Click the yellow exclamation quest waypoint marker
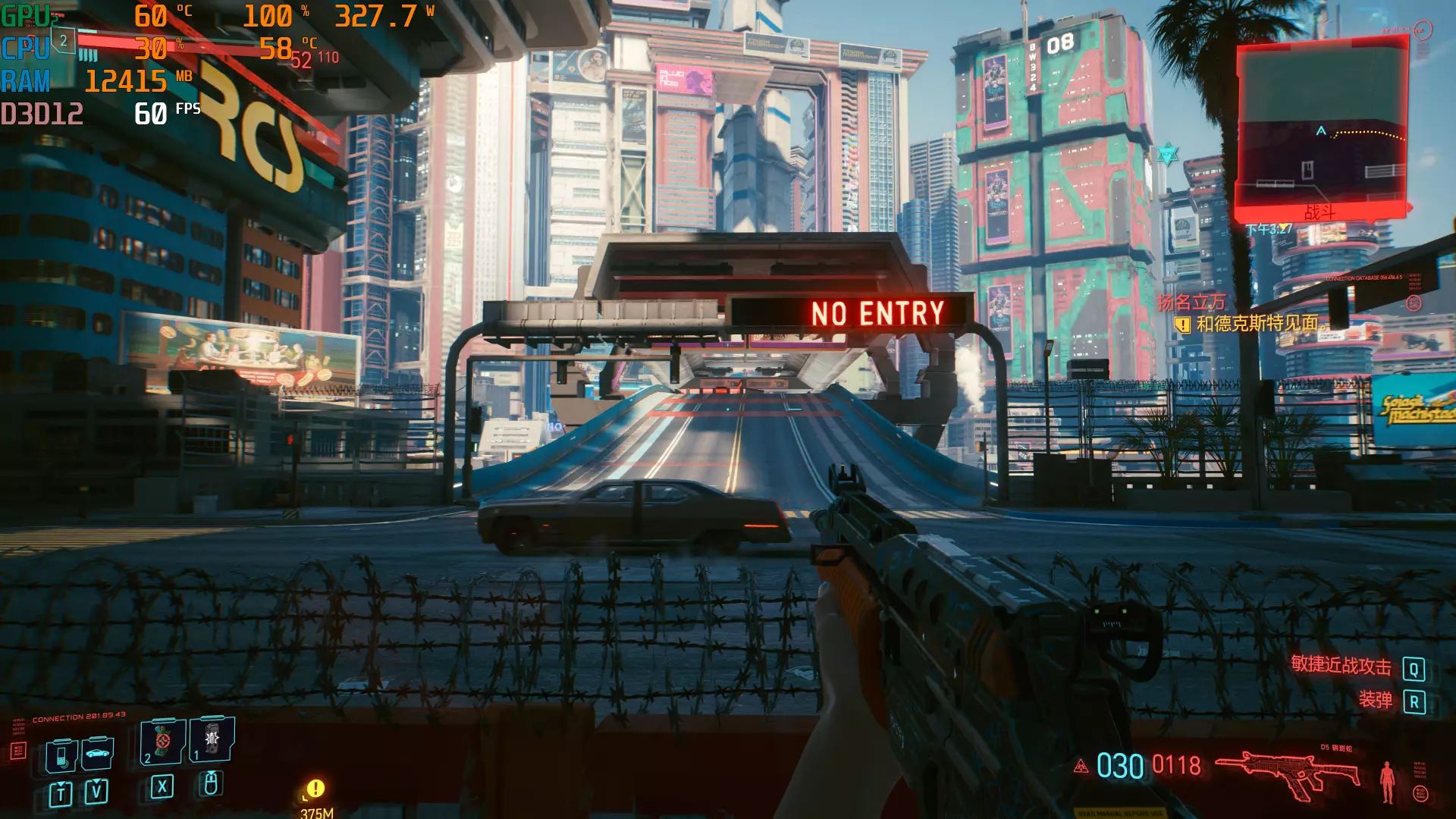This screenshot has height=819, width=1456. [315, 789]
